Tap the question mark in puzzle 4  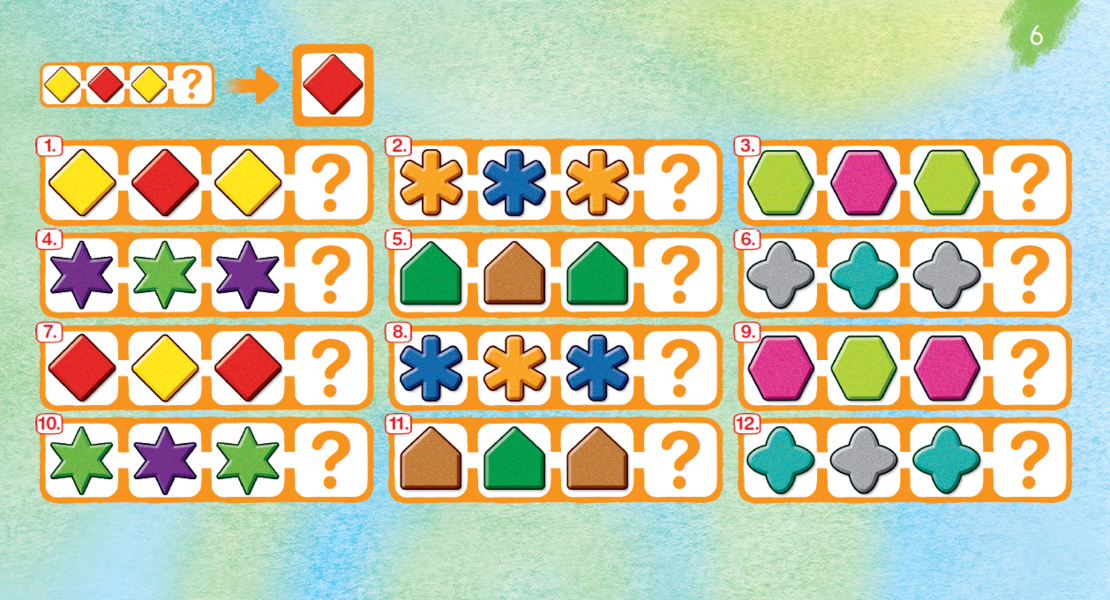(331, 275)
